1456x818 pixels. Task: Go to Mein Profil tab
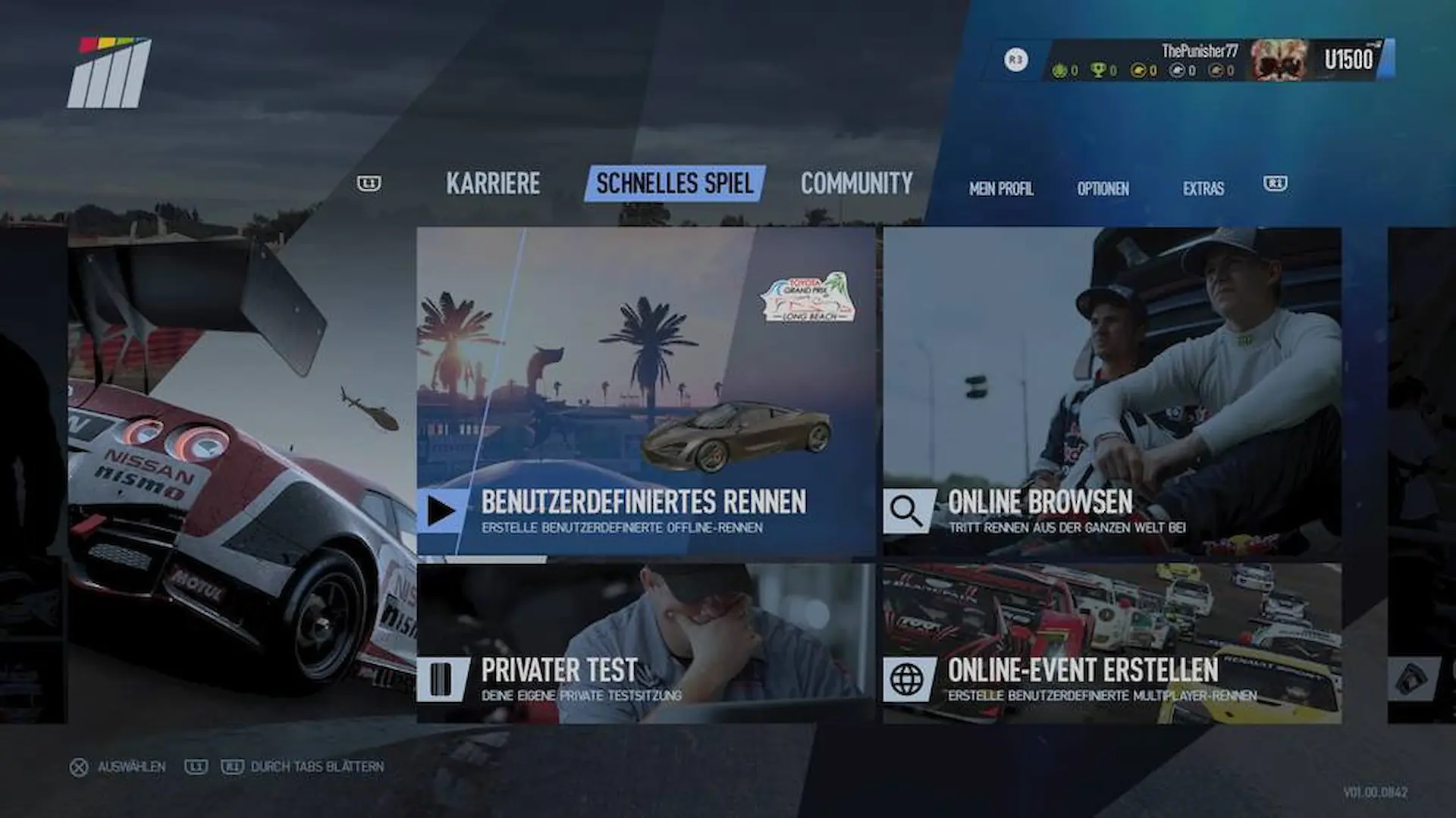[x=1001, y=189]
